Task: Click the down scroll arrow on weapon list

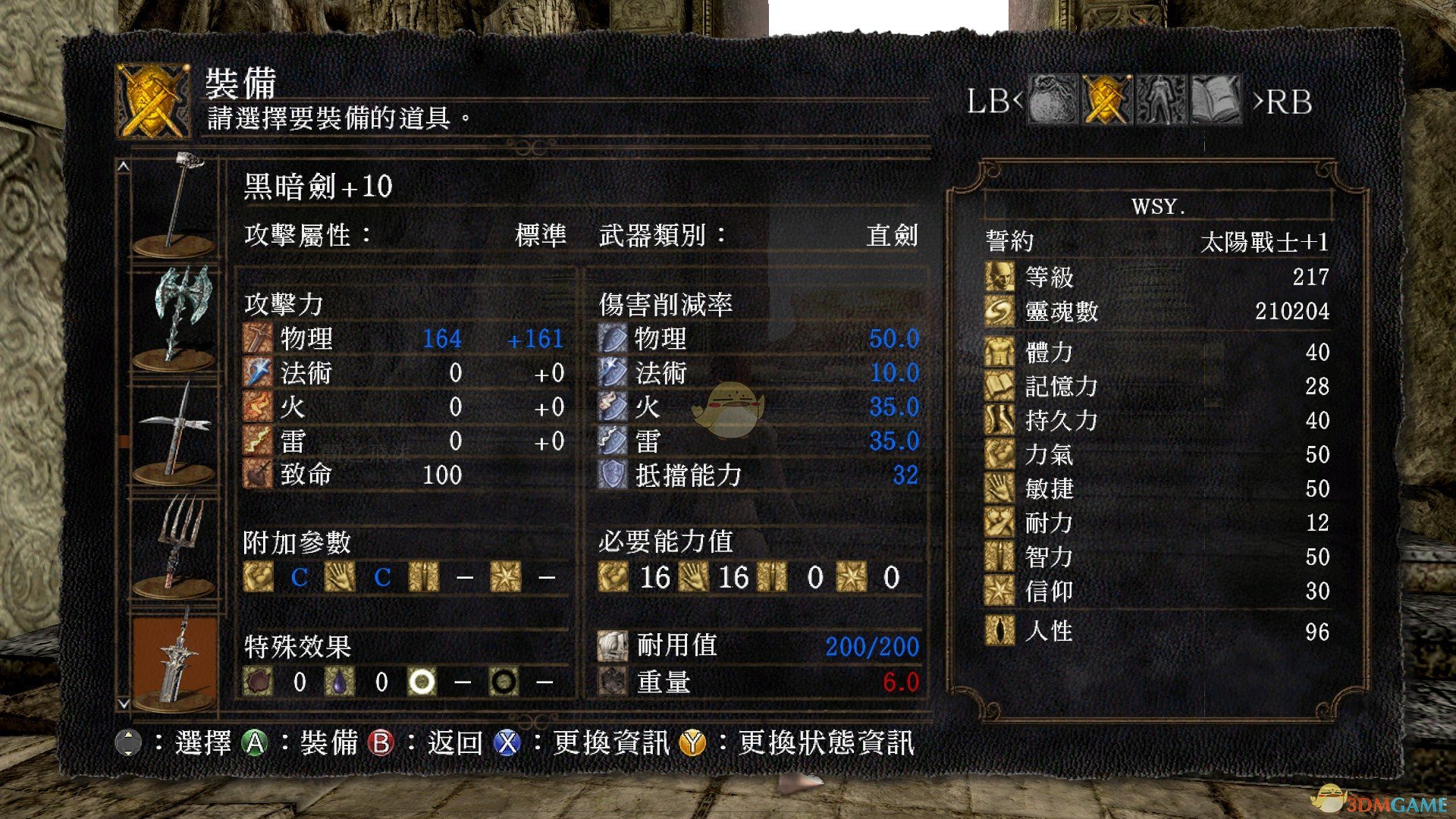Action: point(124,701)
